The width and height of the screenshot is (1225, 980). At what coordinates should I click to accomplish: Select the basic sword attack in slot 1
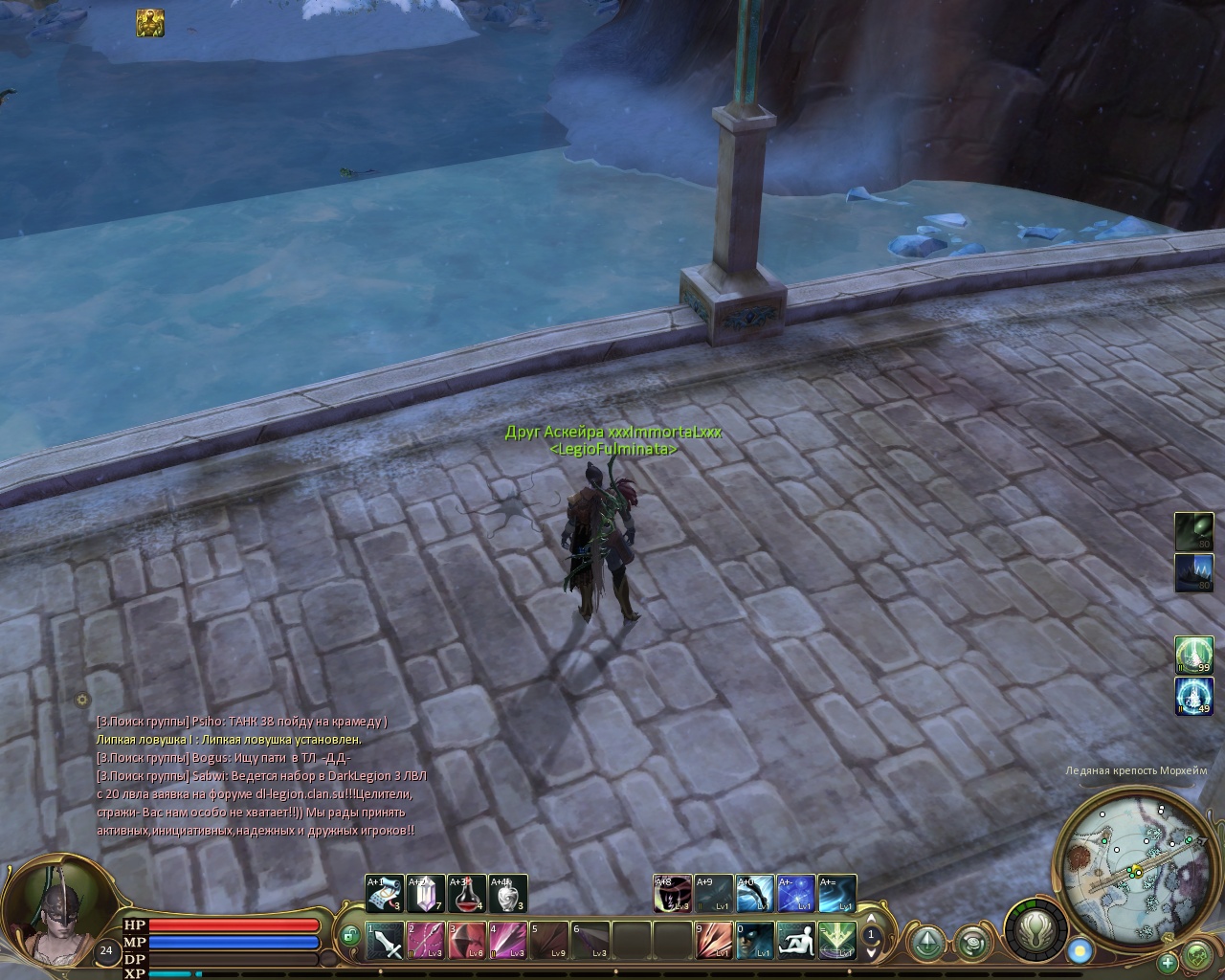pyautogui.click(x=385, y=941)
